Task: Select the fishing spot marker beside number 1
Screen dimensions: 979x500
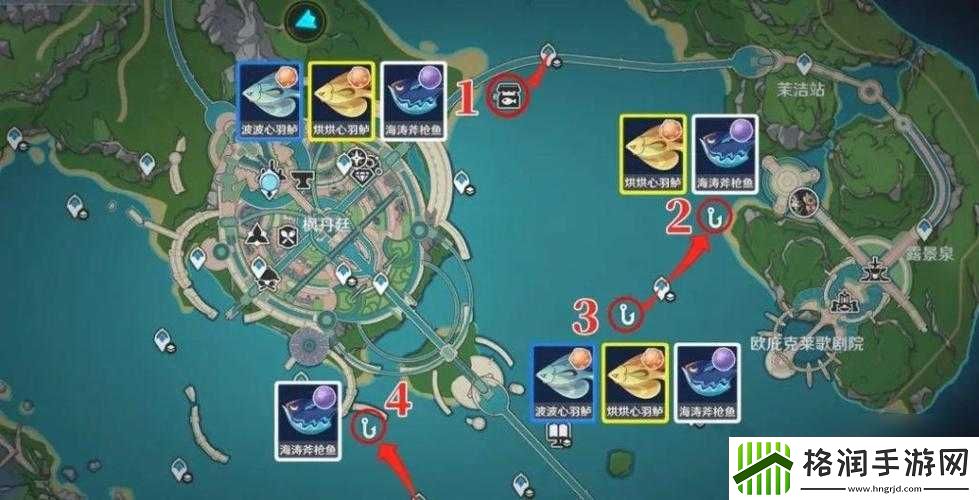Action: tap(507, 96)
